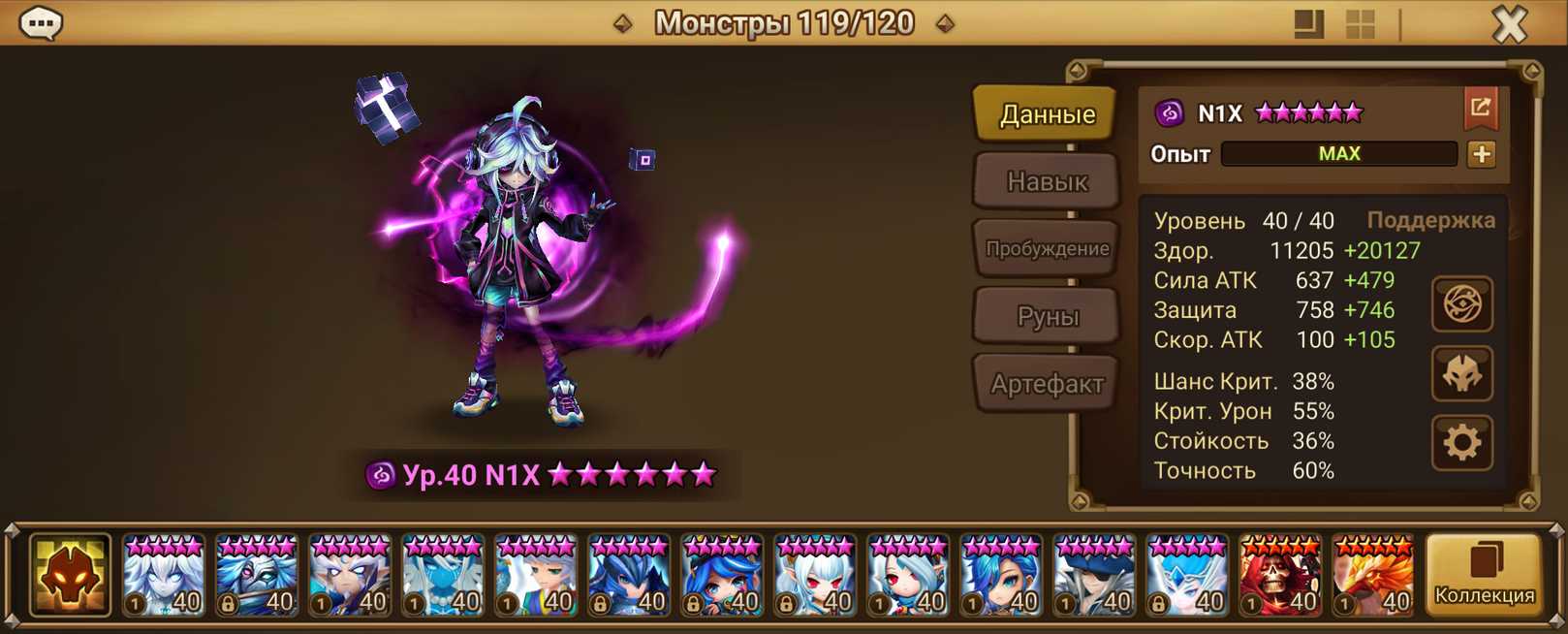Open the Навык tab

tap(1047, 181)
